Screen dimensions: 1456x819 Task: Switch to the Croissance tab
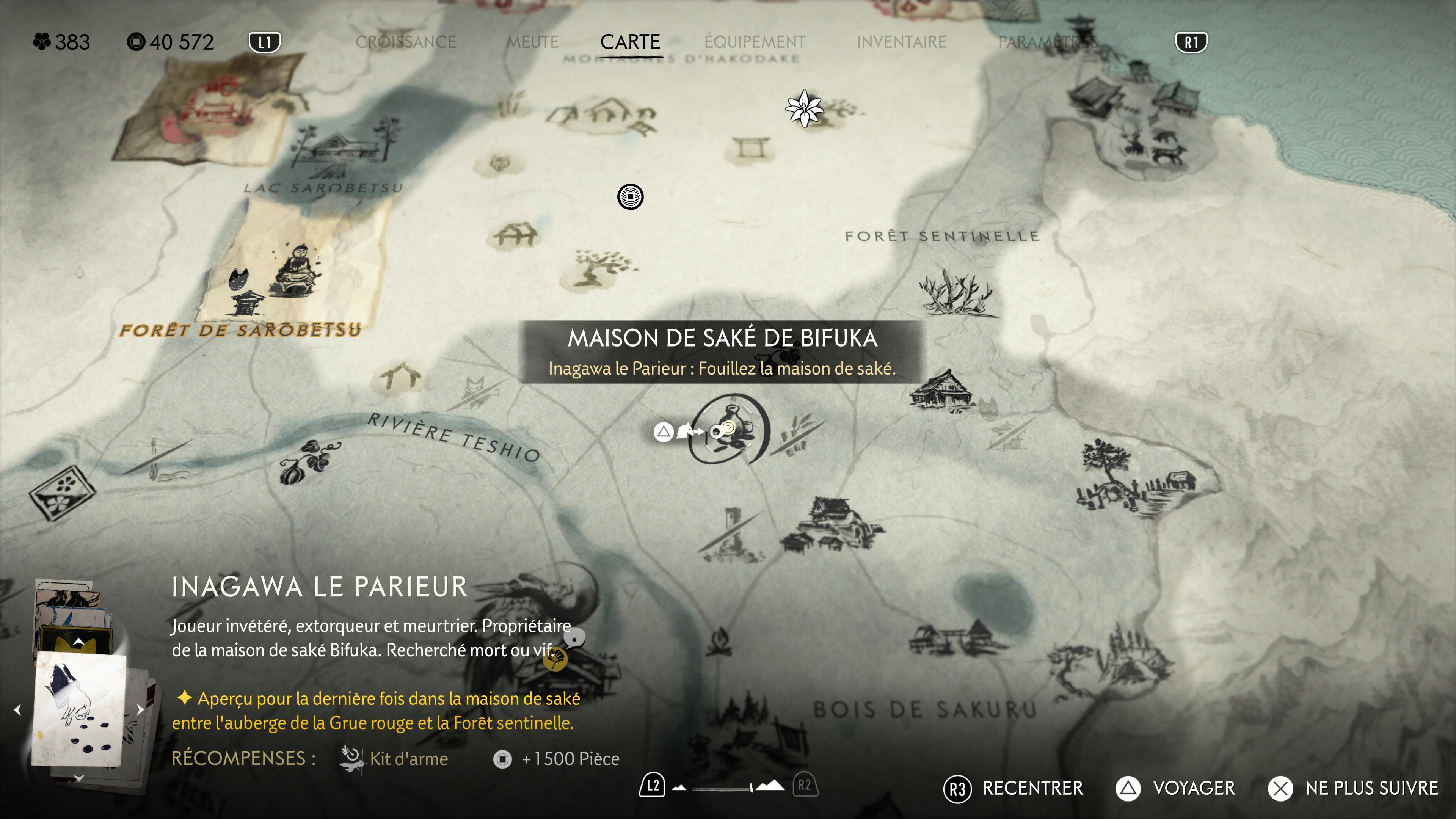[x=405, y=42]
